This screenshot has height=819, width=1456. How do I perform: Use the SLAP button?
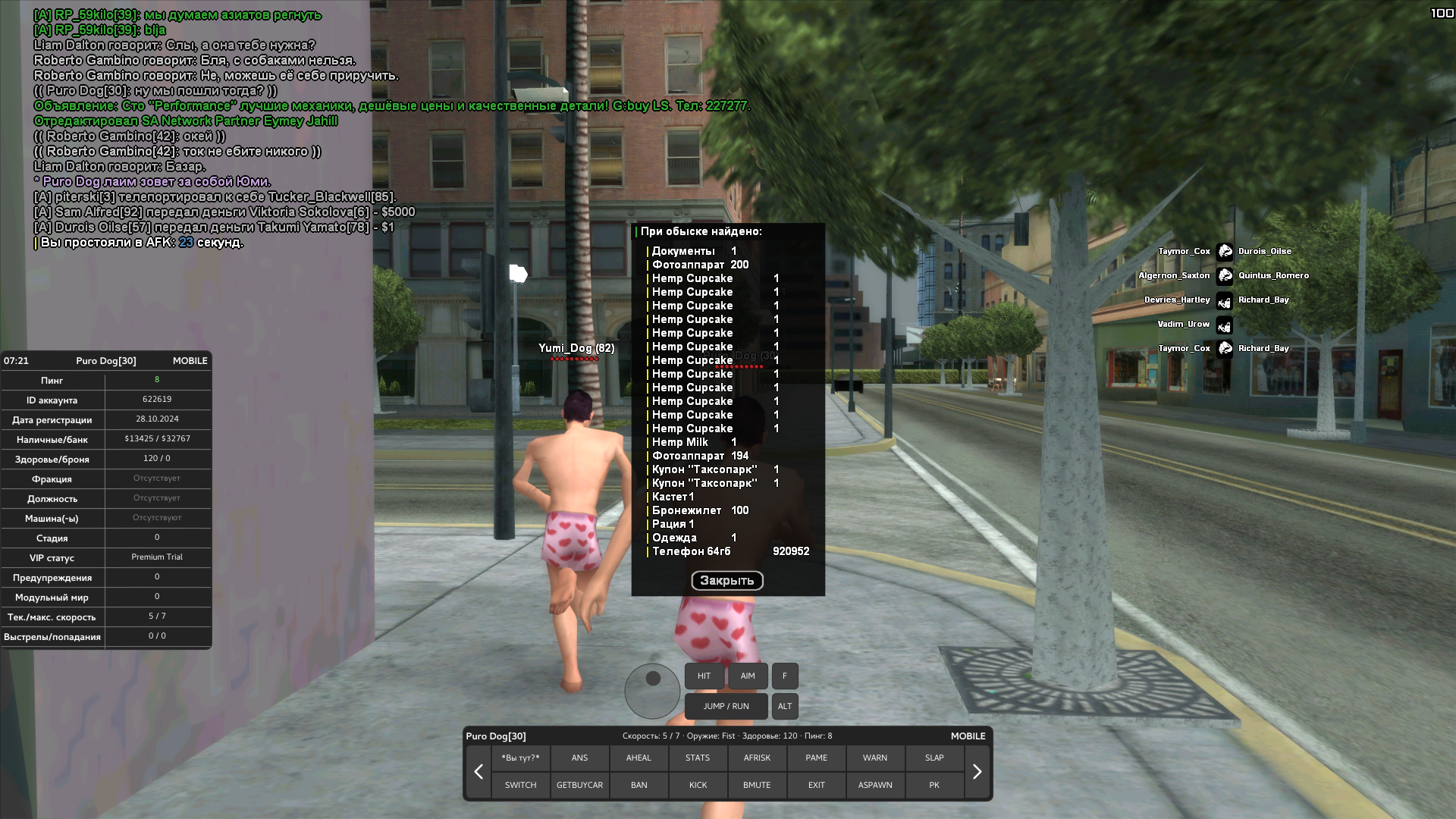click(934, 758)
